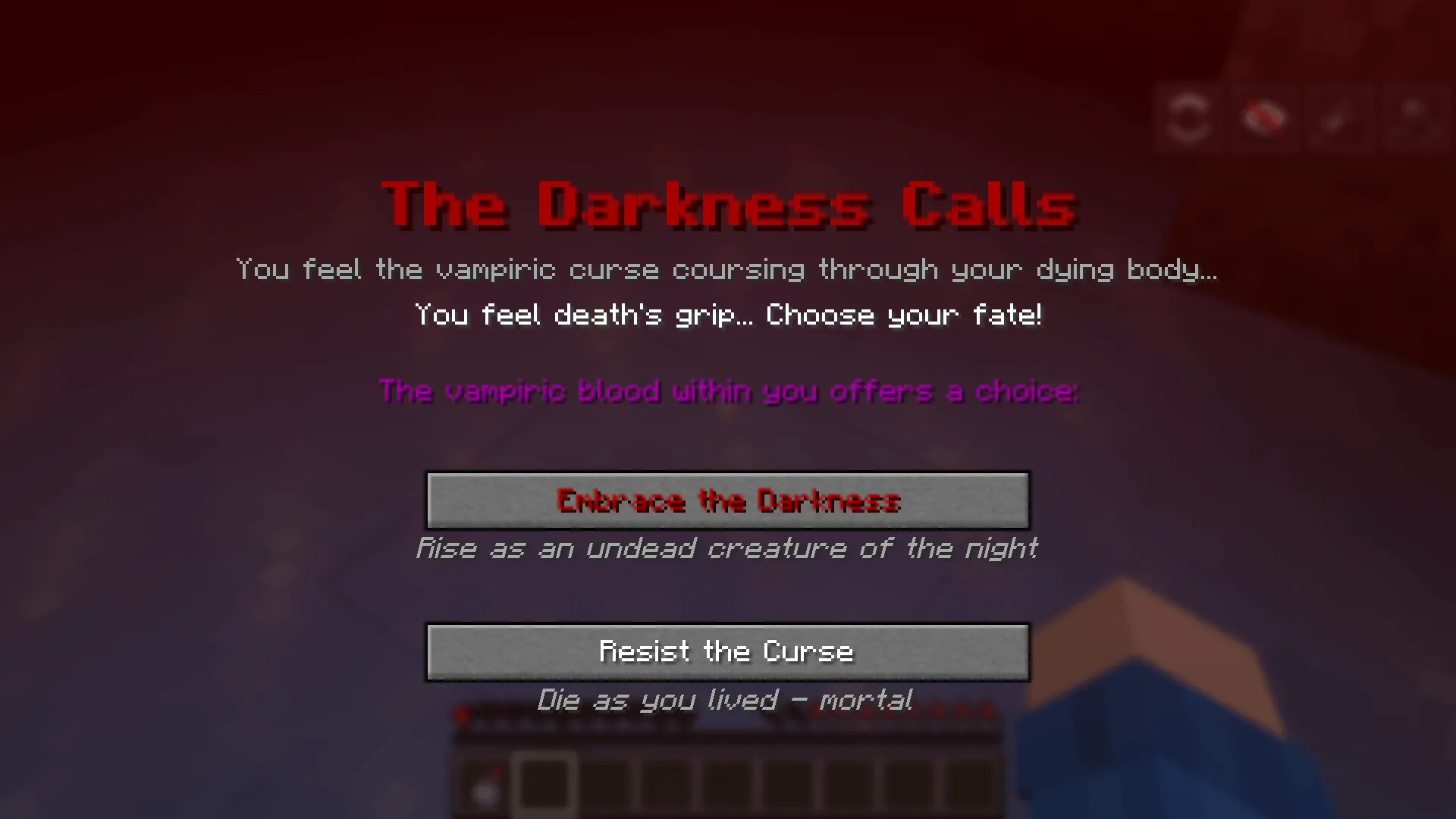The width and height of the screenshot is (1456, 819).
Task: Click the third faded status effect icon
Action: 1335,118
